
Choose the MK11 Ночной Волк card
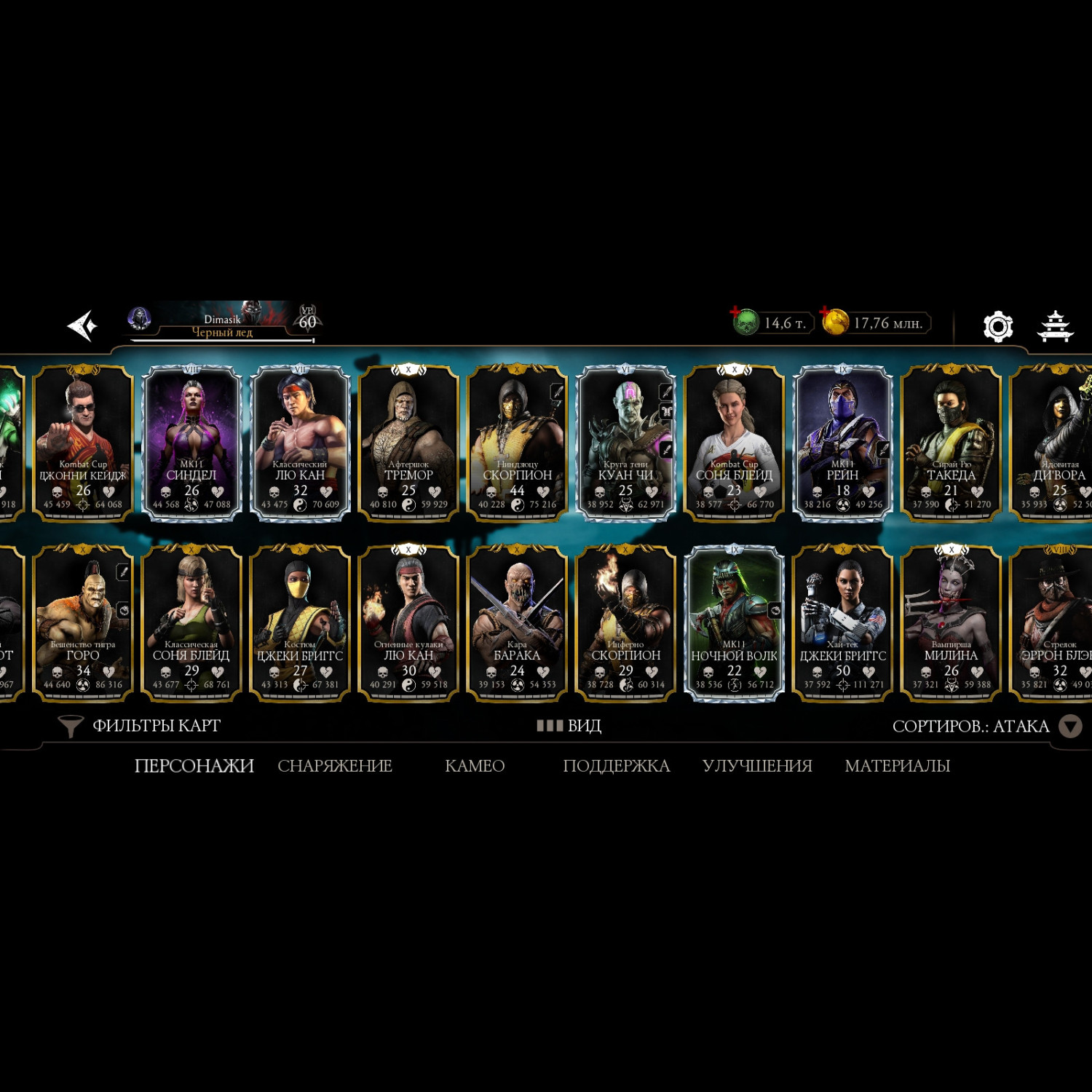click(734, 623)
